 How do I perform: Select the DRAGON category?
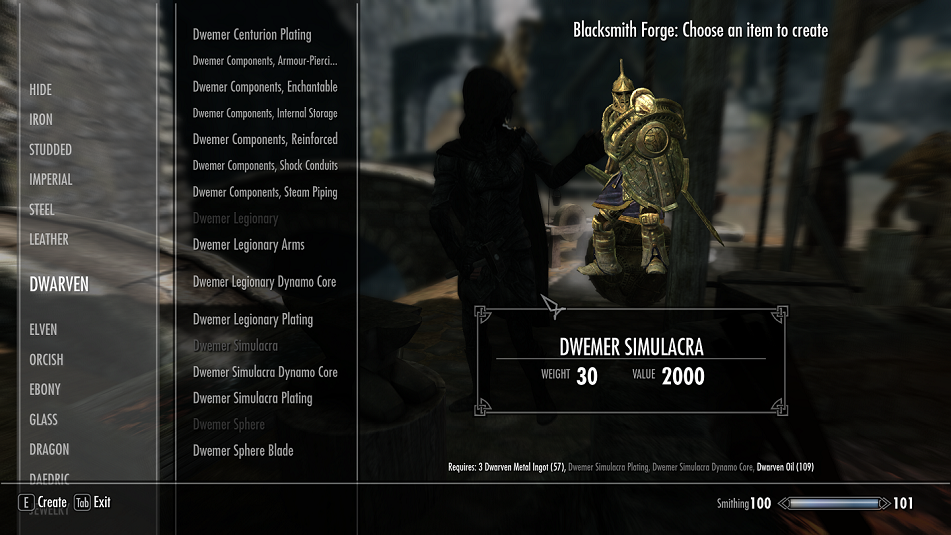click(x=49, y=450)
